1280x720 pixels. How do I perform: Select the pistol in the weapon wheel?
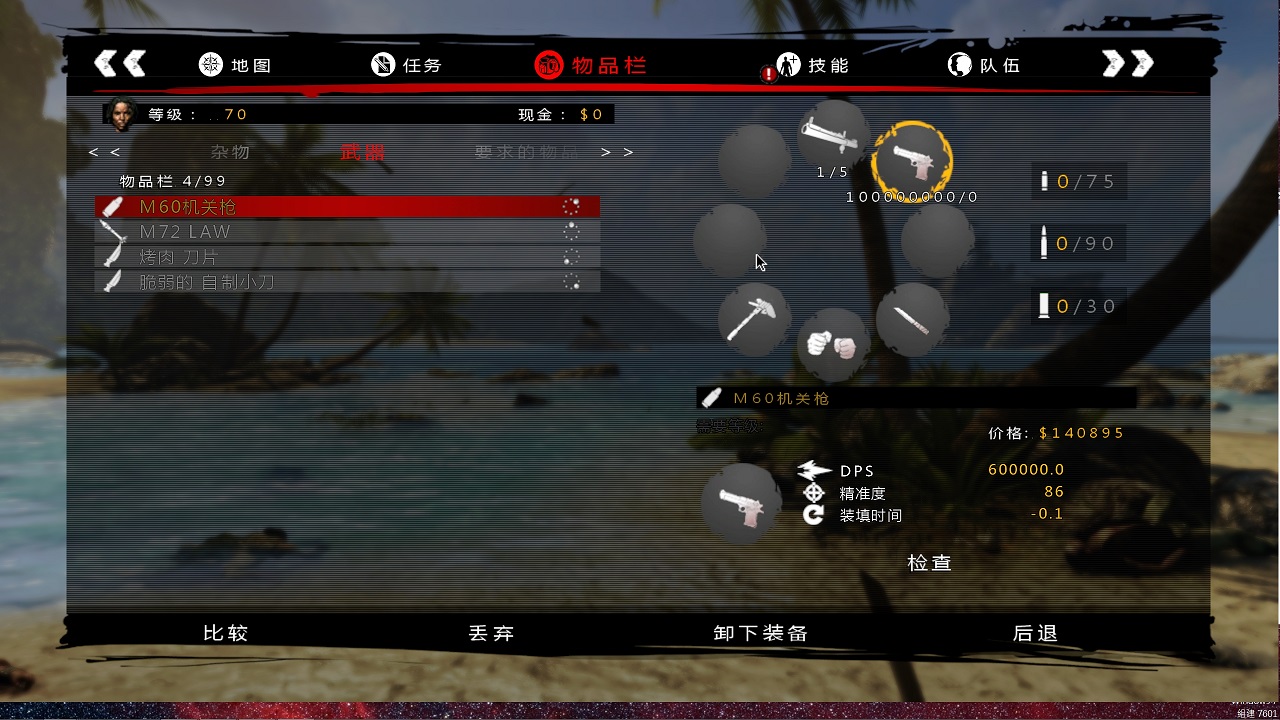tap(912, 157)
